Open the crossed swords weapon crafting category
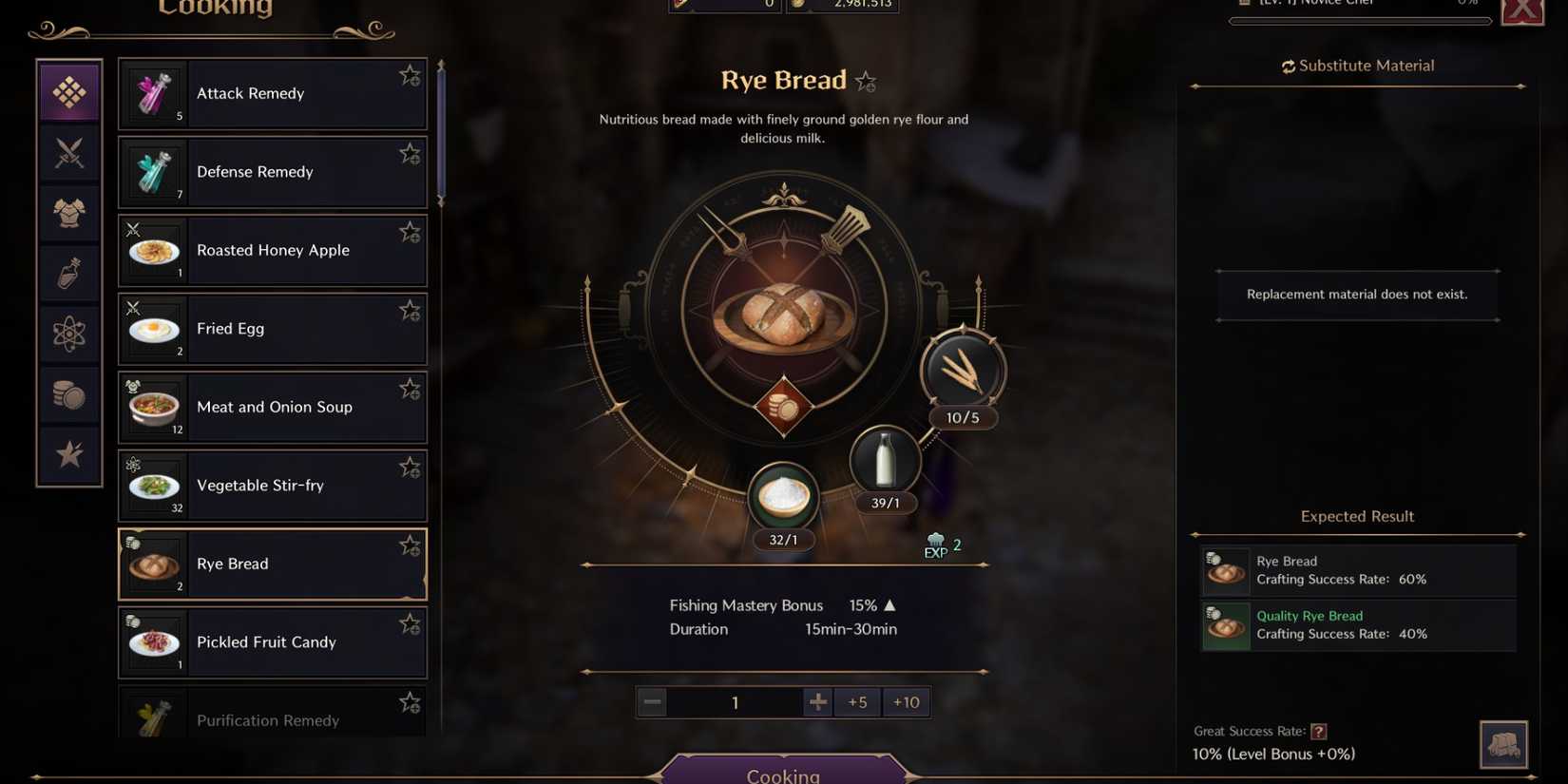Screen dimensions: 1568x784 point(68,152)
